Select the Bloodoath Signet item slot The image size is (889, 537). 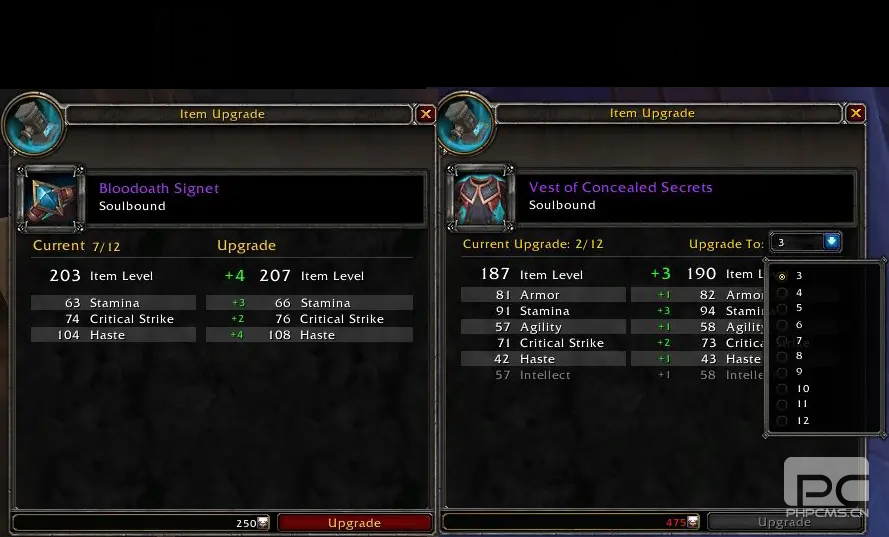coord(51,197)
